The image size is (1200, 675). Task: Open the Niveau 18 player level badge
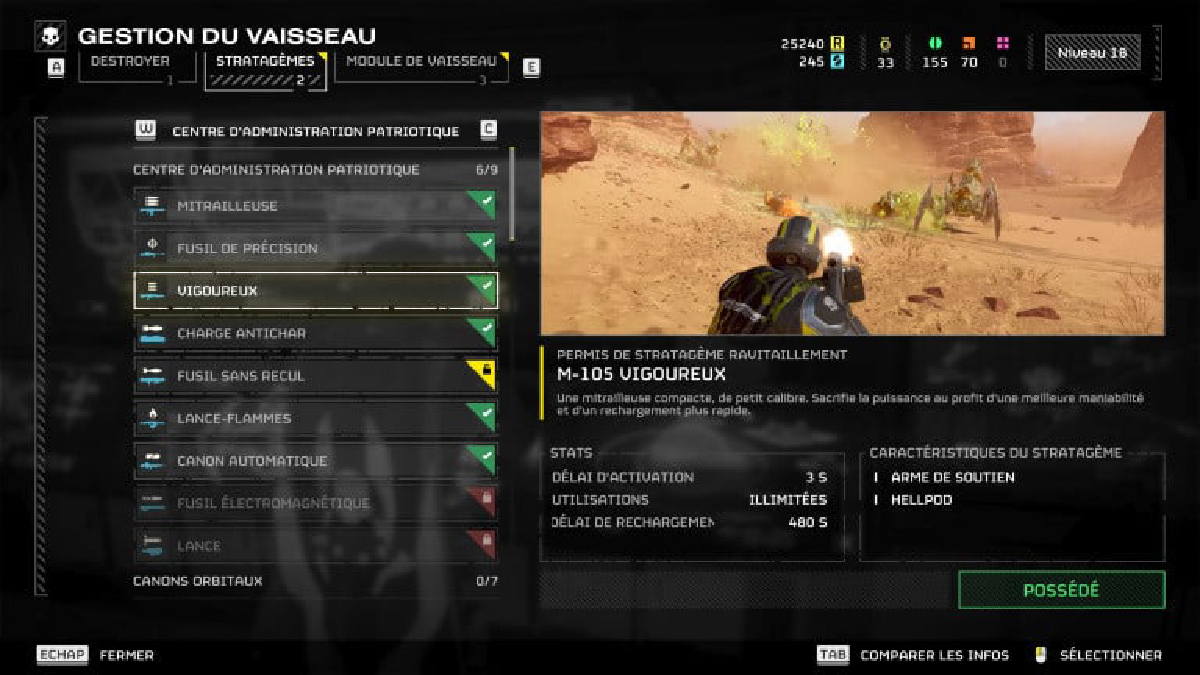coord(1092,53)
